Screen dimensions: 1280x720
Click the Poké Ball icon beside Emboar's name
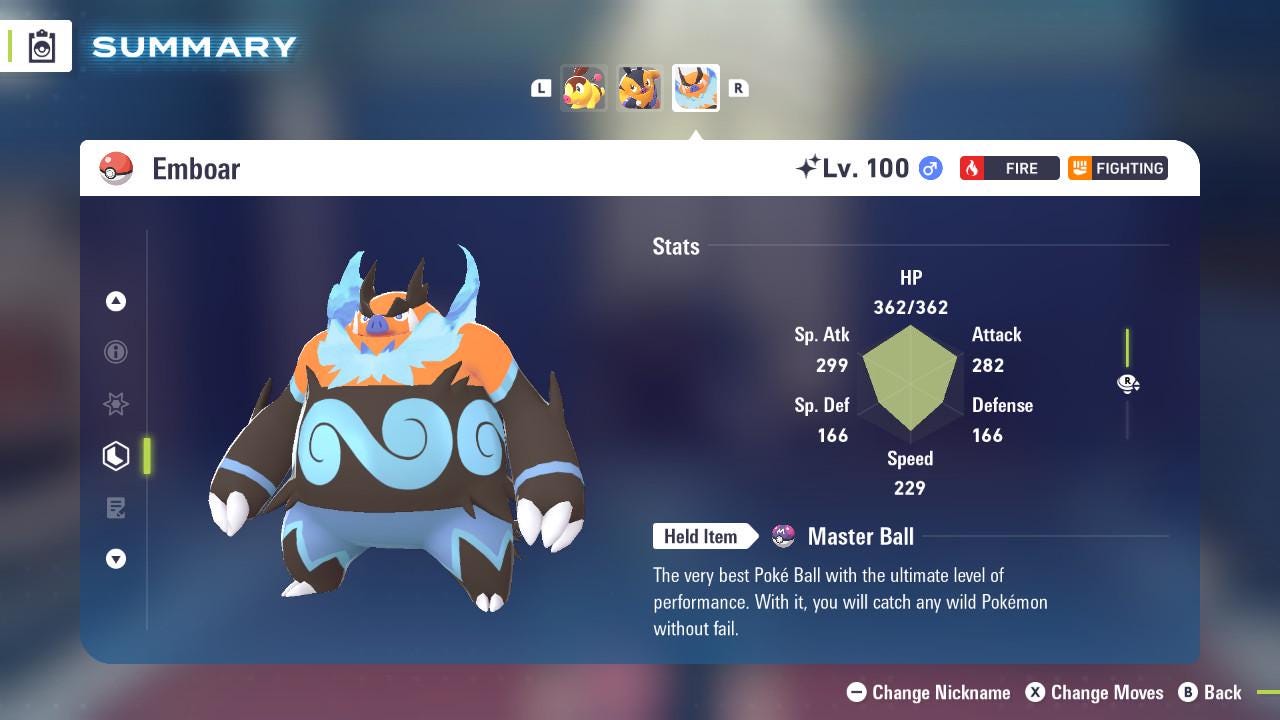click(117, 168)
